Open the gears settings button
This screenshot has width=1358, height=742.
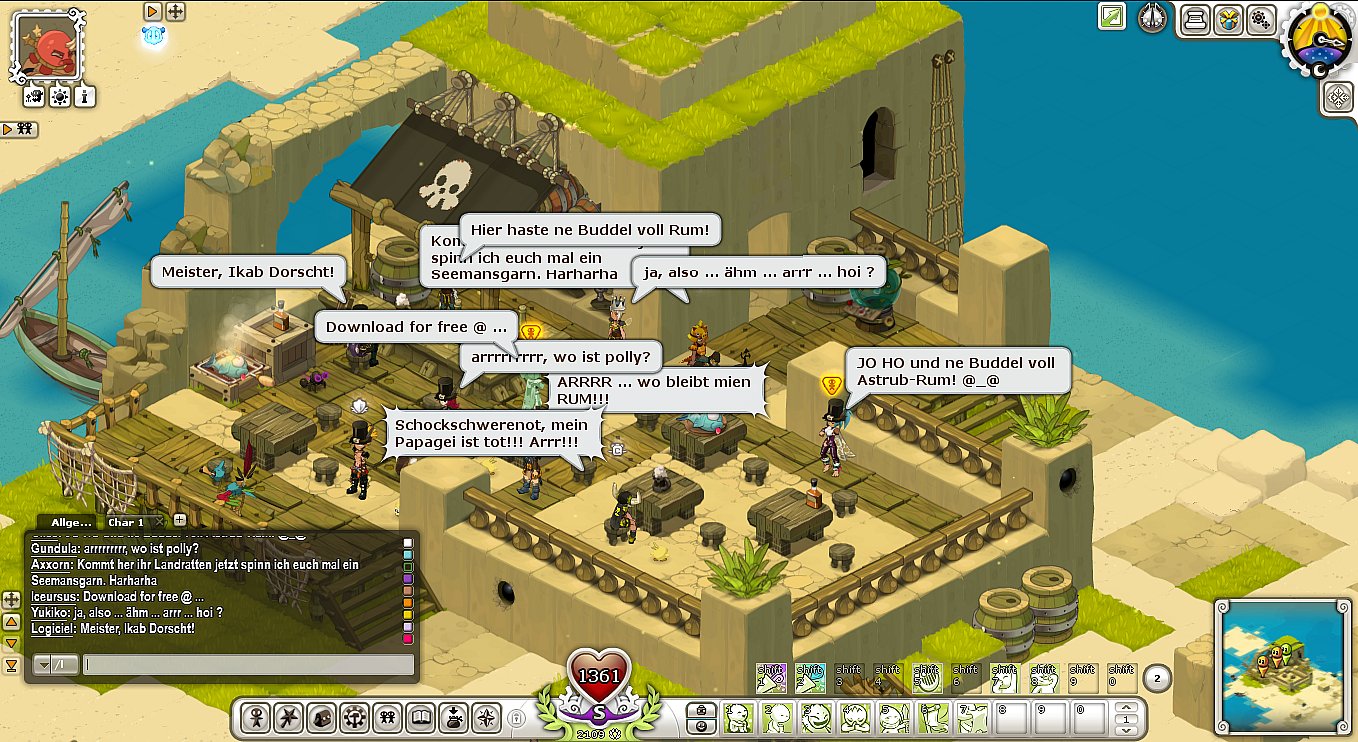(1260, 19)
